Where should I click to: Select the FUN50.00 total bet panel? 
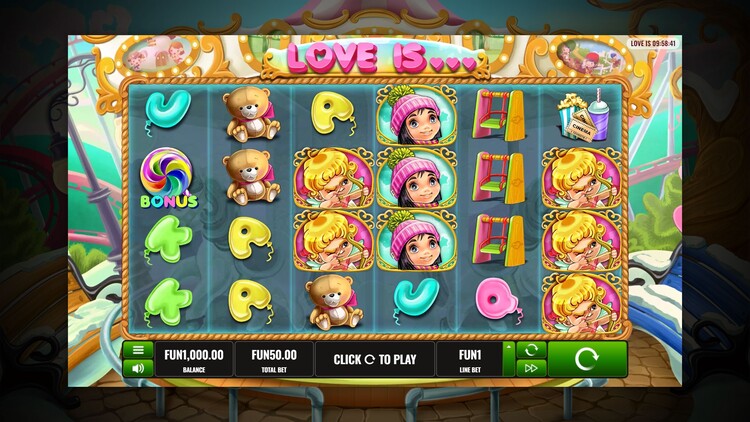[x=273, y=359]
